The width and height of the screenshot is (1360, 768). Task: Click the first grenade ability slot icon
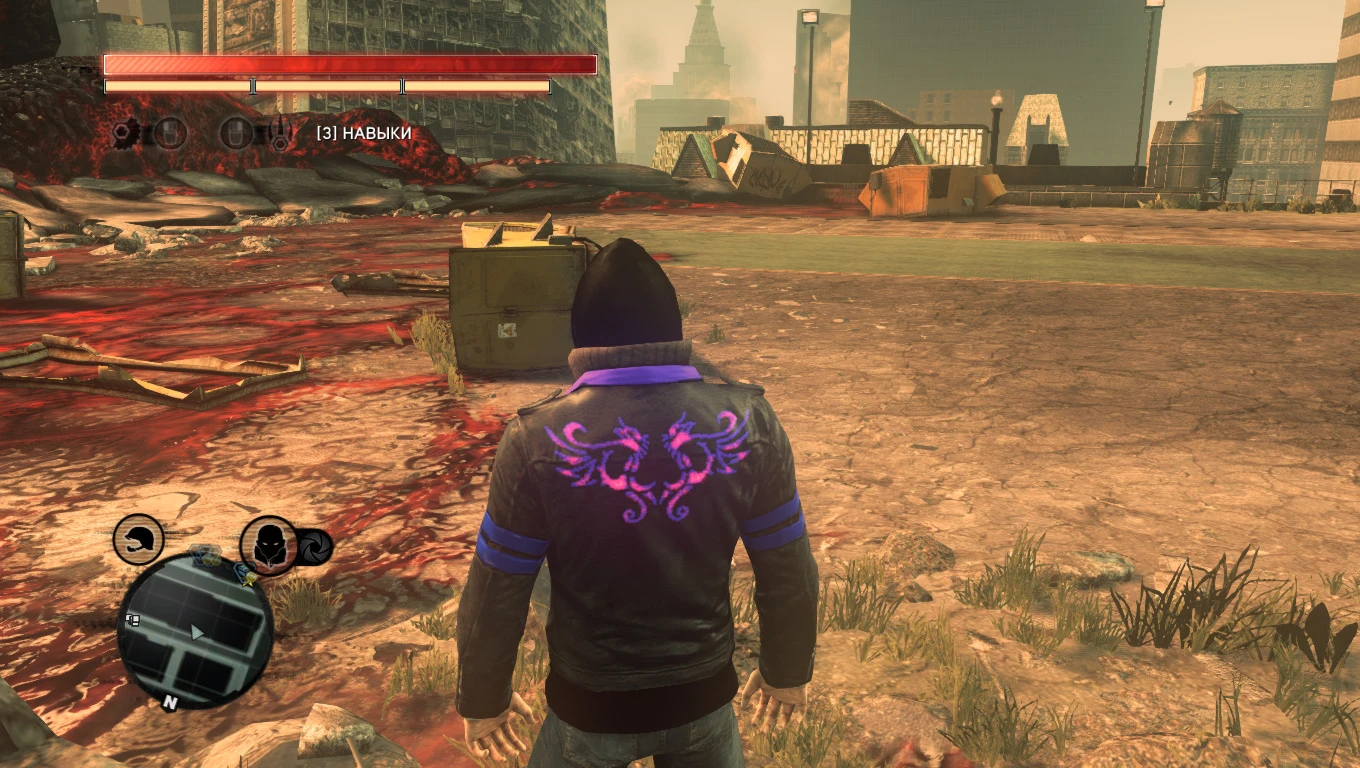click(x=170, y=132)
